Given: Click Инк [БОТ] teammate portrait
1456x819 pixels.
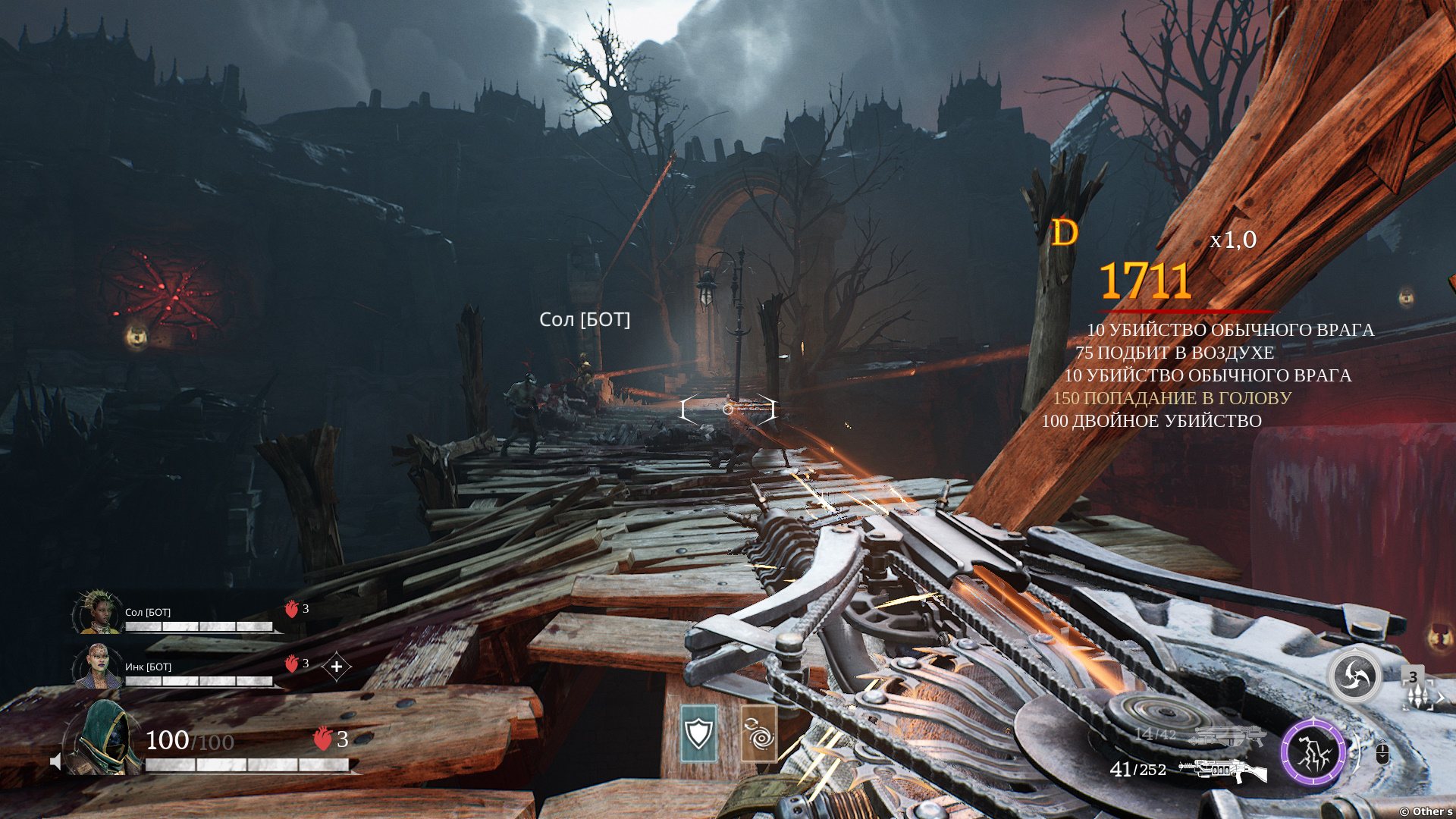Looking at the screenshot, I should [x=99, y=667].
